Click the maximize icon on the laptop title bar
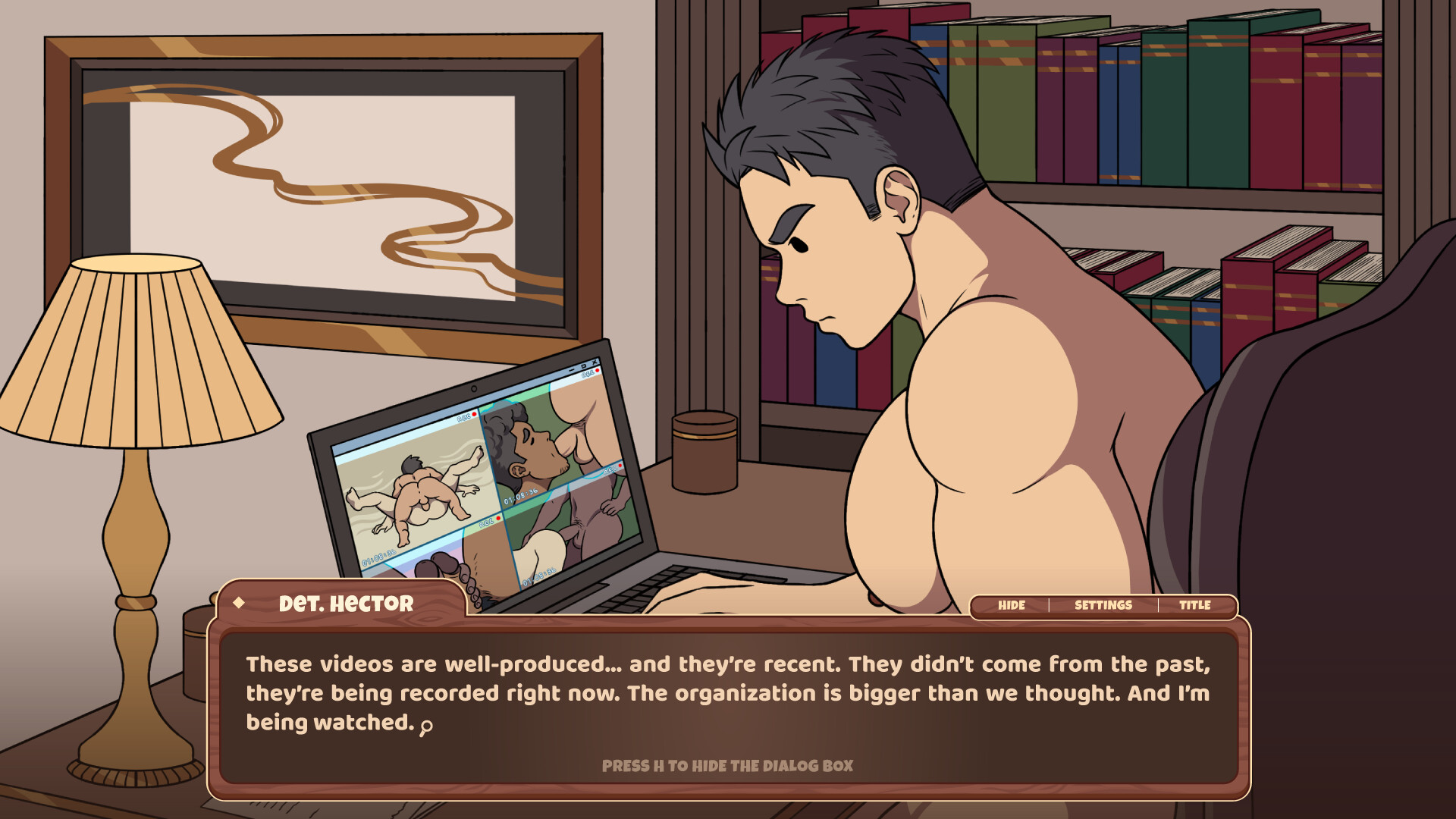This screenshot has height=819, width=1456. tap(583, 367)
